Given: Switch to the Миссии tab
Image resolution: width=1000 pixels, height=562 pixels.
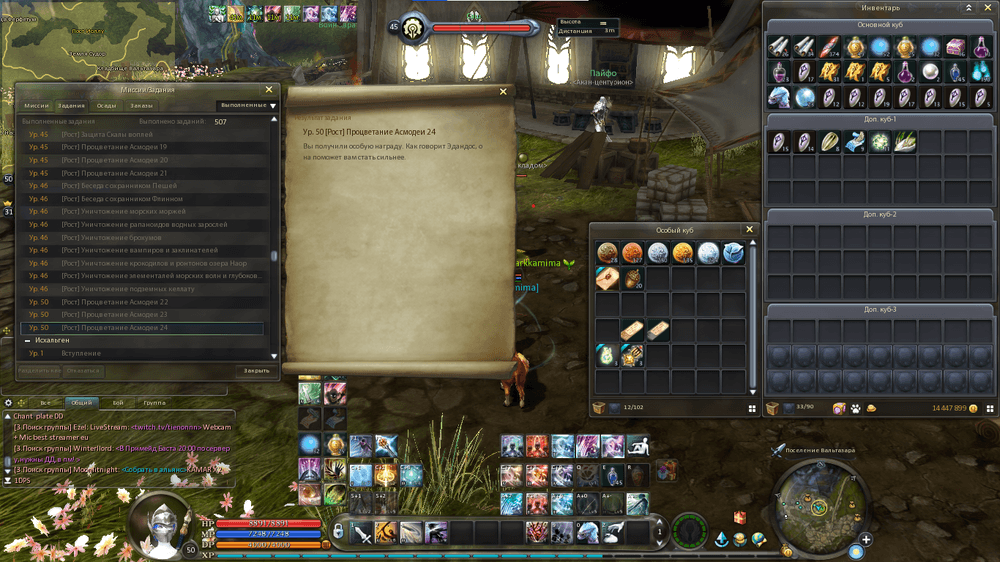Looking at the screenshot, I should point(36,105).
